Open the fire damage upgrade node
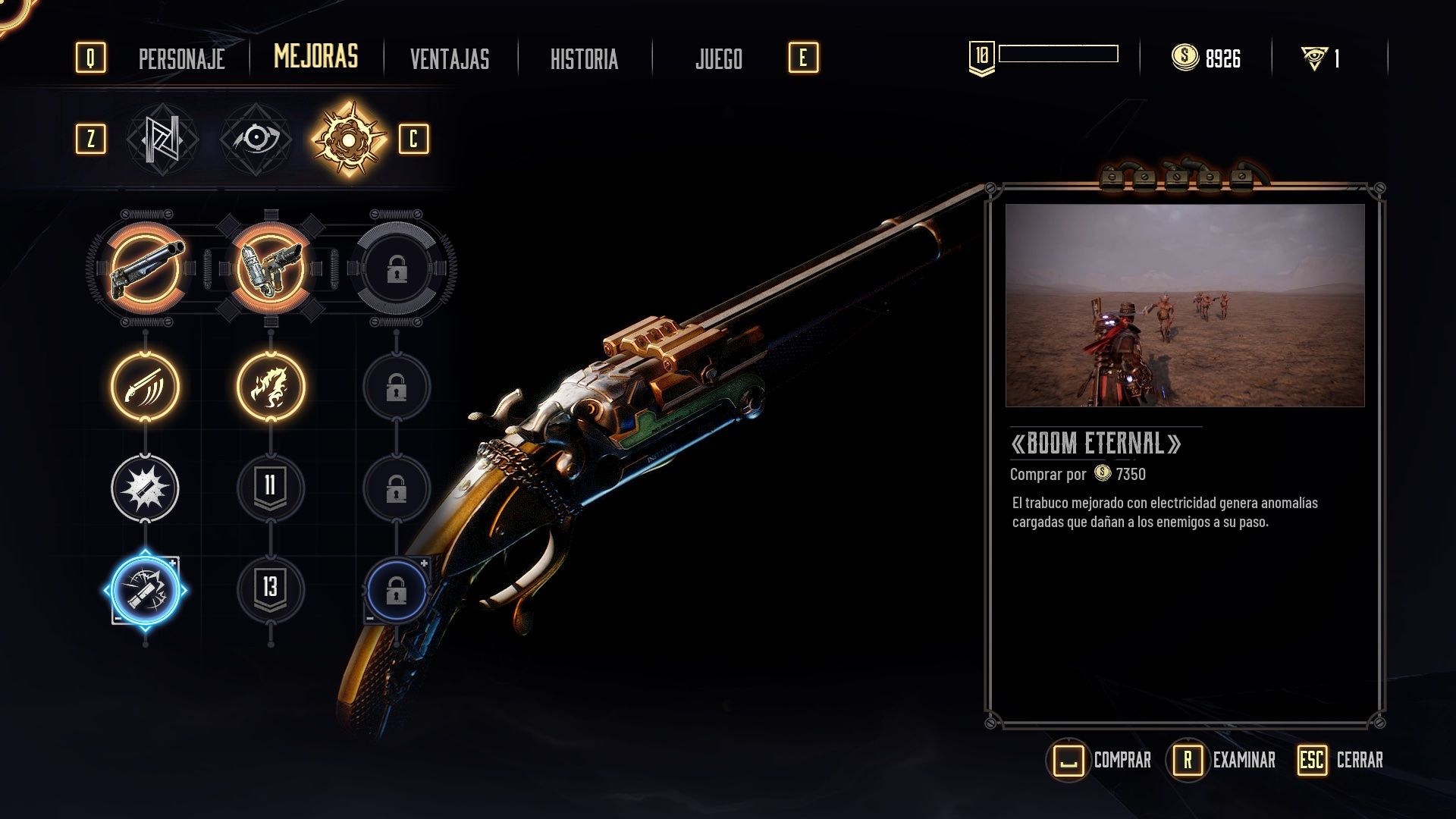The image size is (1456, 819). point(269,387)
